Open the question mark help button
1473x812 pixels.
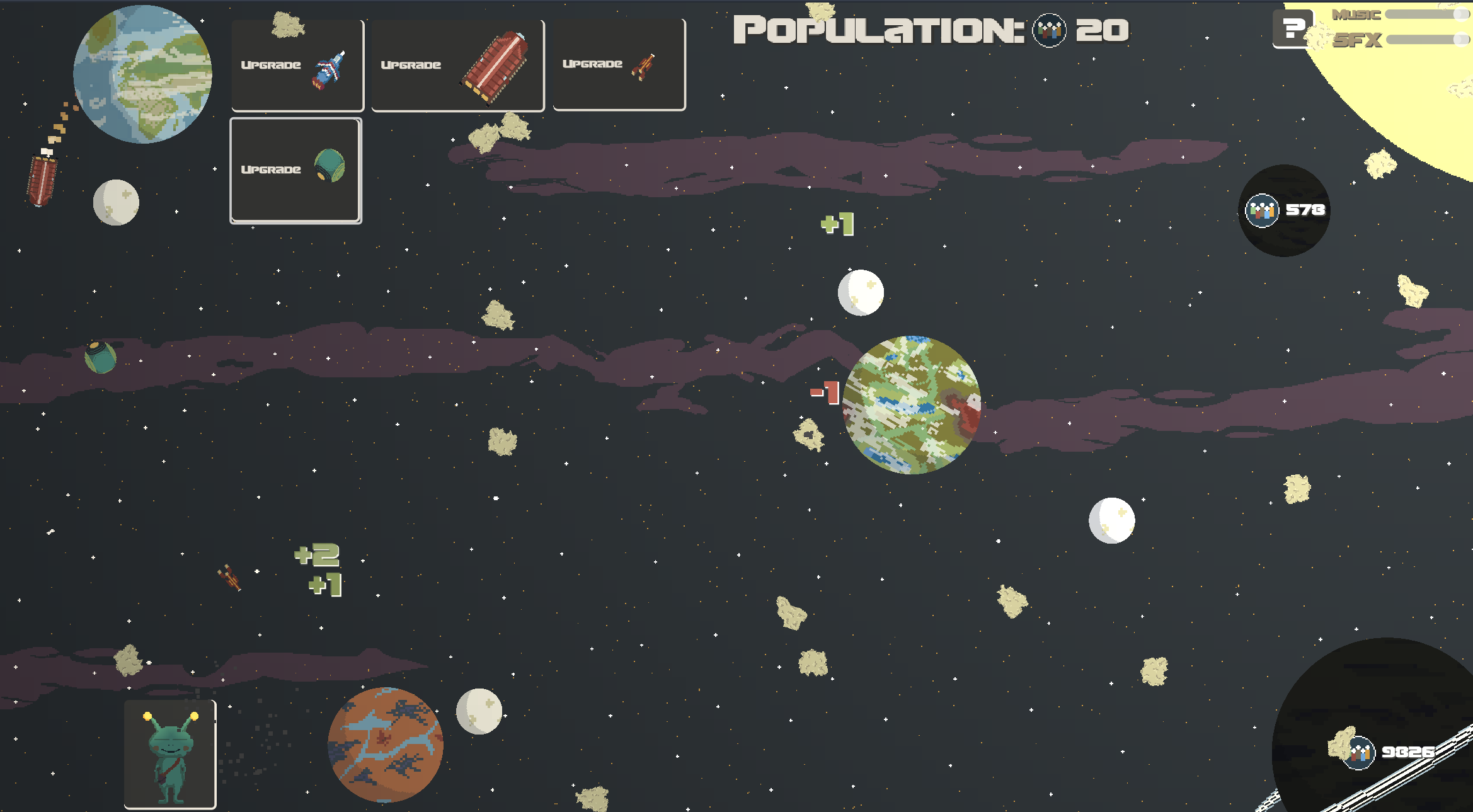(1292, 29)
